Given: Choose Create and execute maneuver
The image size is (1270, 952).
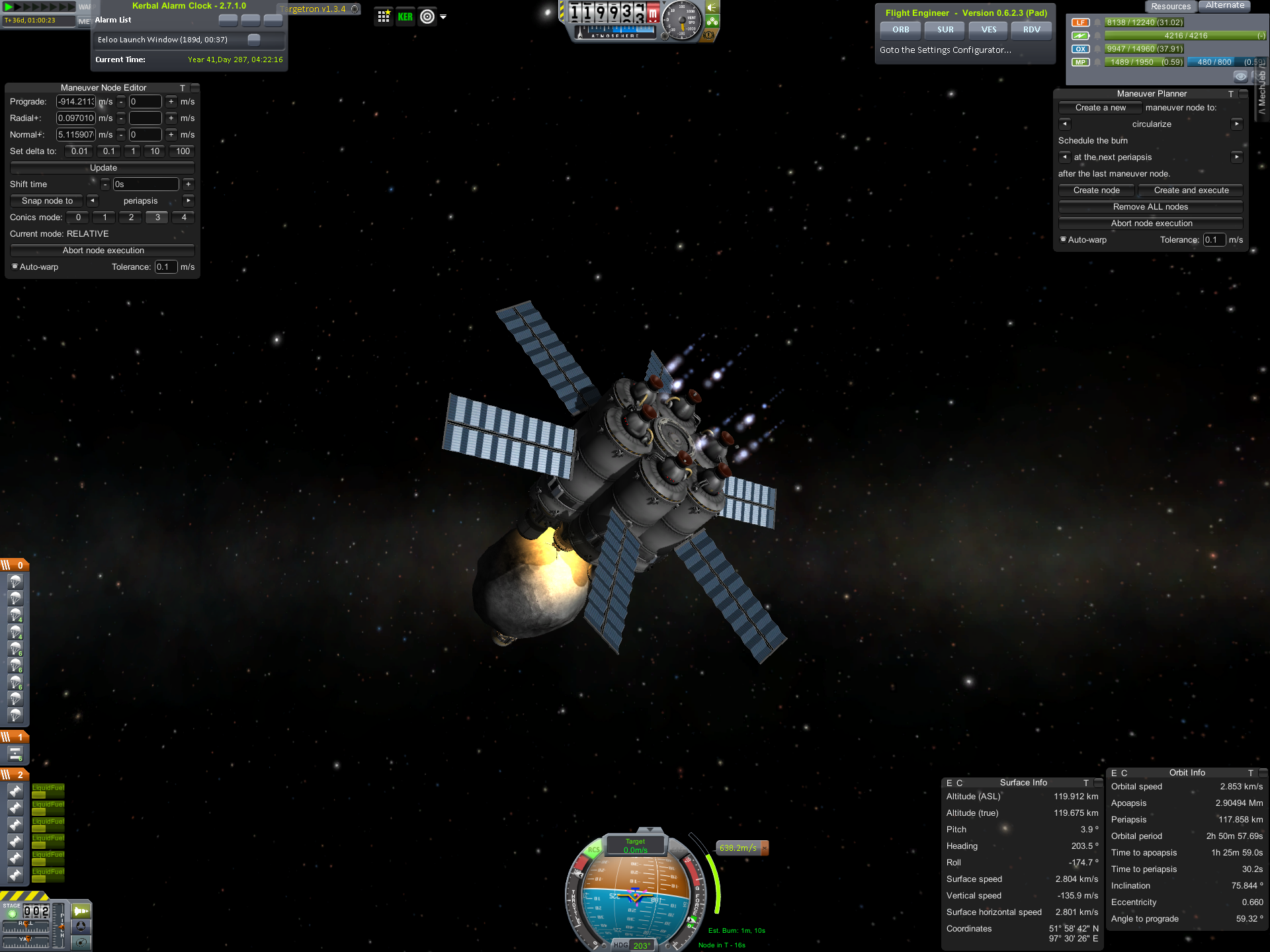Looking at the screenshot, I should (1191, 190).
